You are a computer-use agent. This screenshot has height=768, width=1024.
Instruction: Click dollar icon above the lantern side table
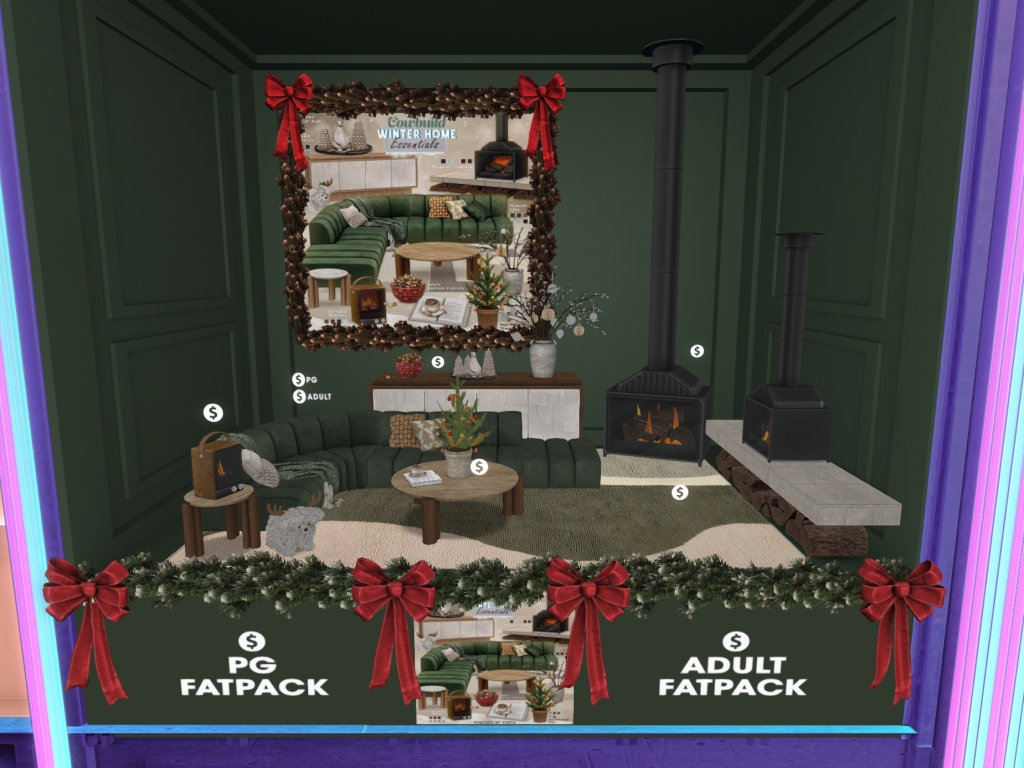213,412
